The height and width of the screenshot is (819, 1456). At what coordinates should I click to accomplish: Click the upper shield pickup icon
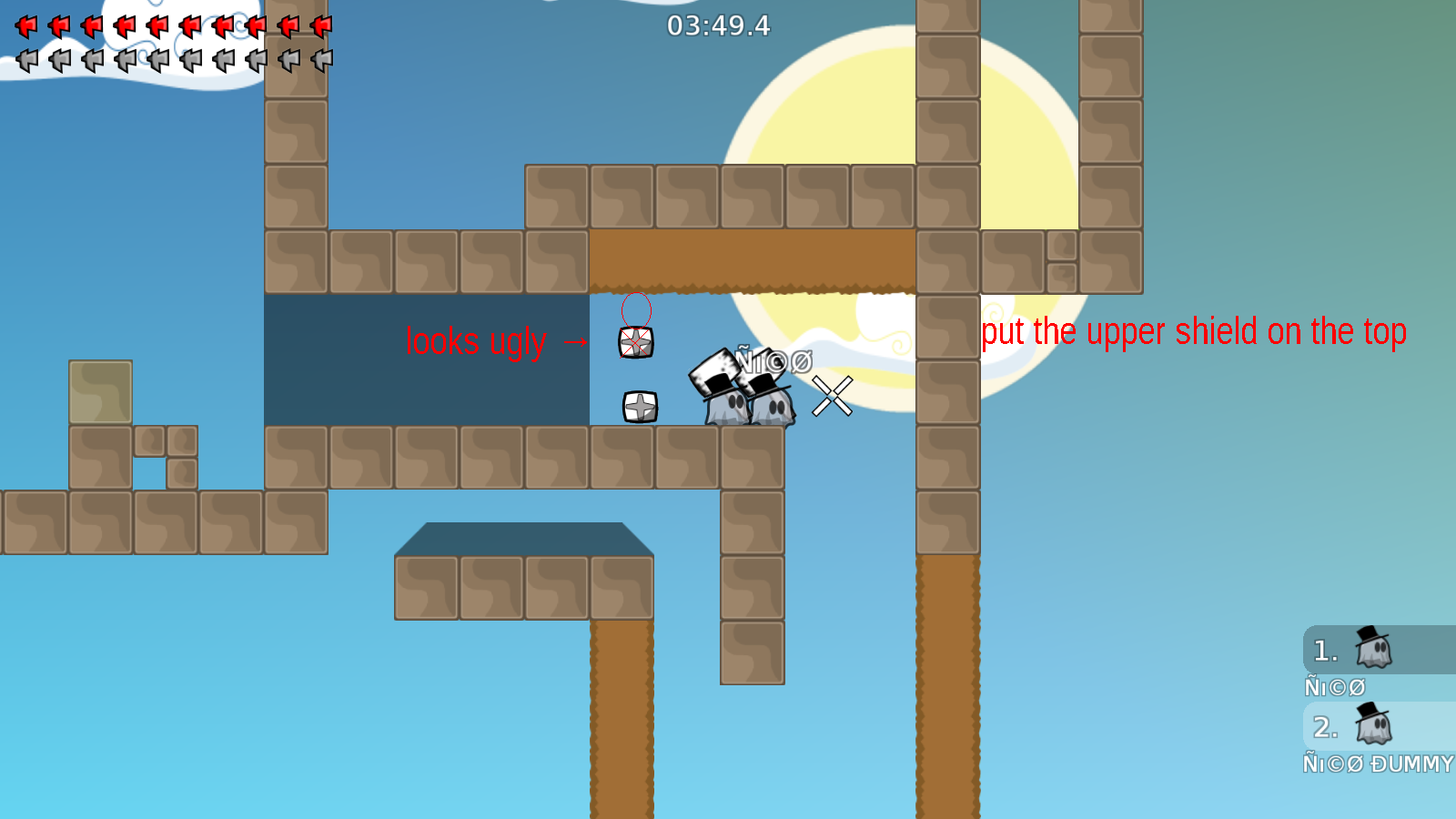pos(636,341)
